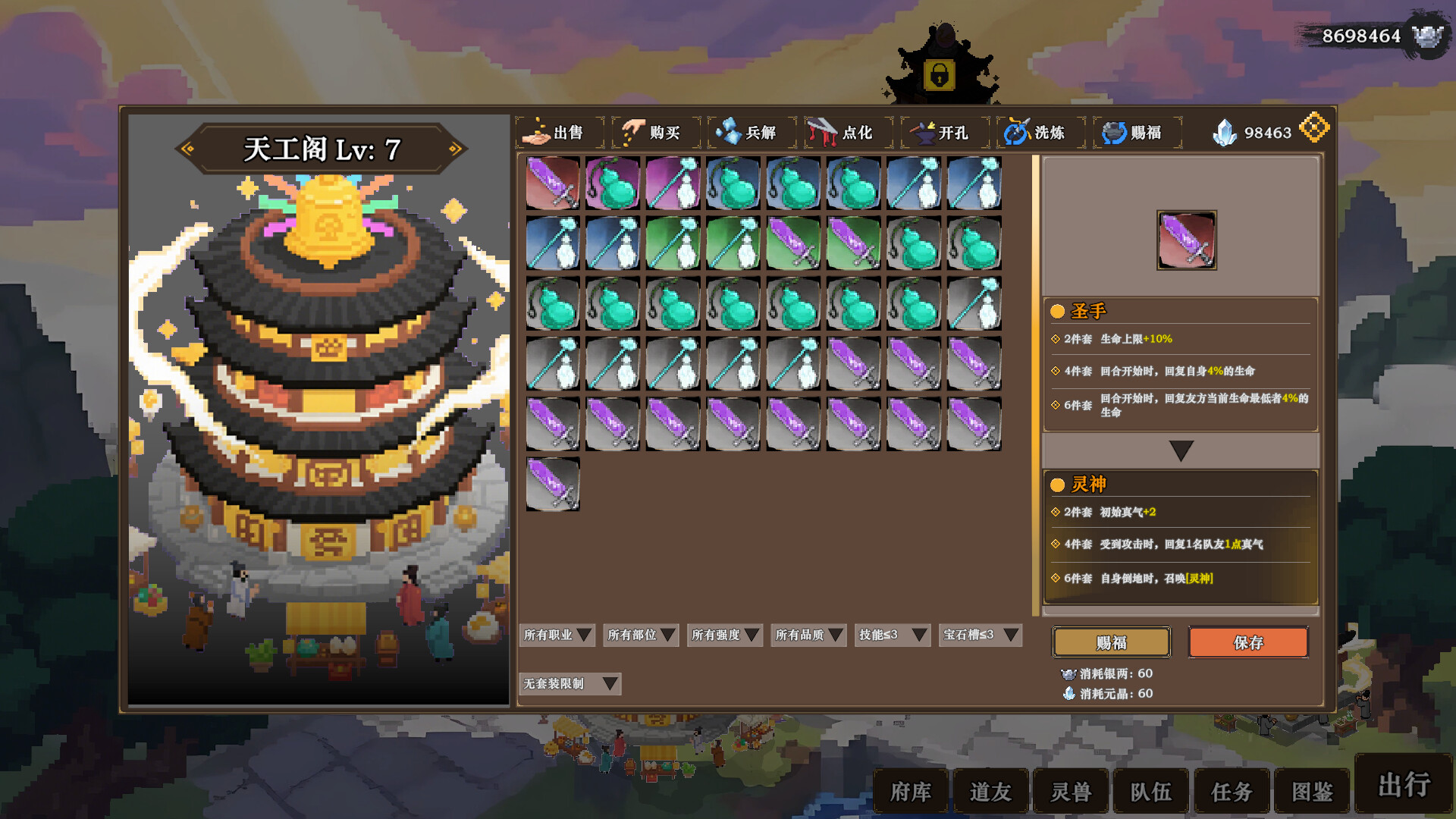Select the 兵解 dismantle tab
Screen dimensions: 1456x819
[x=752, y=133]
